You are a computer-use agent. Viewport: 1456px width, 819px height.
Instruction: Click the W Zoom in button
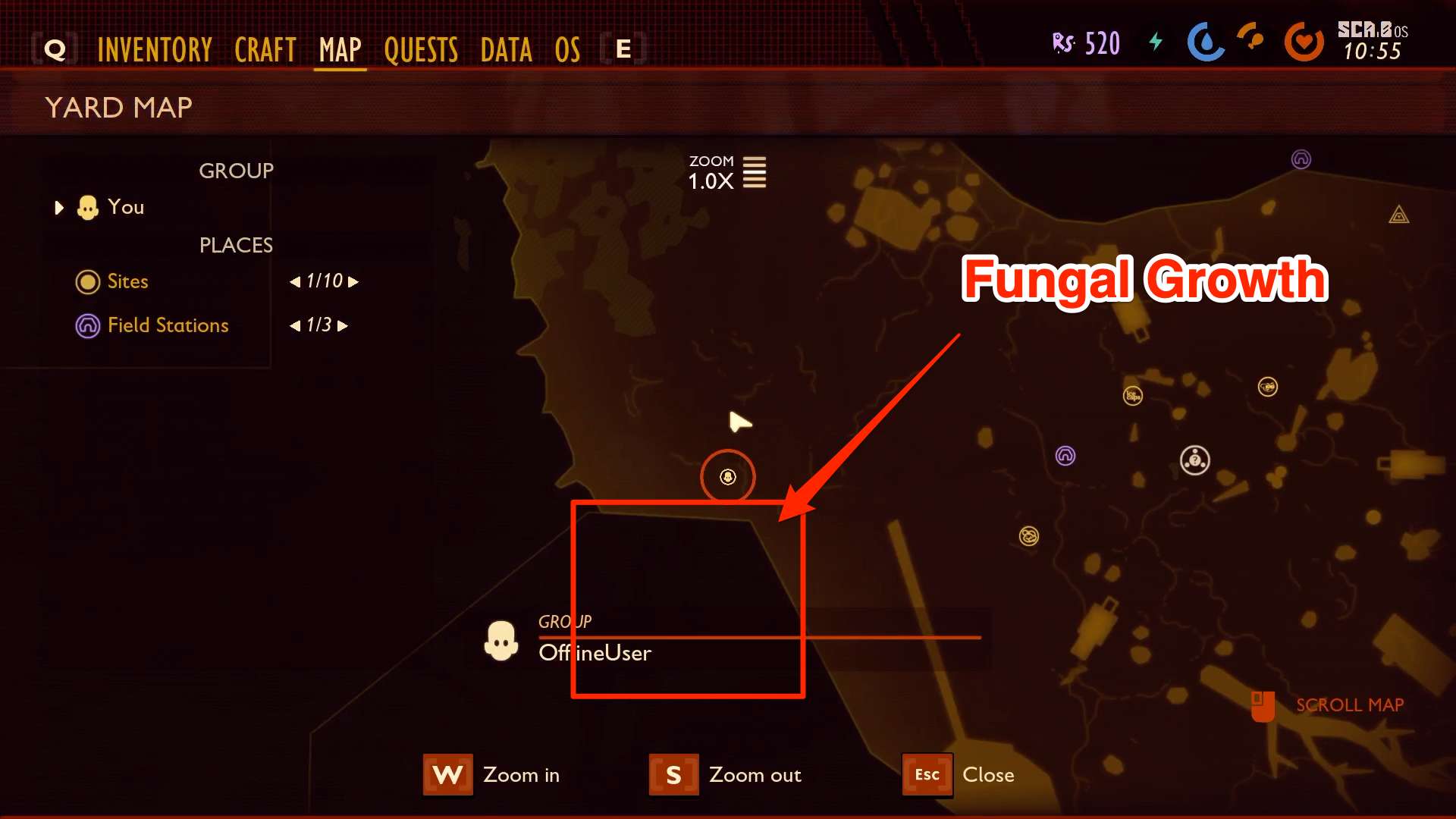(447, 774)
